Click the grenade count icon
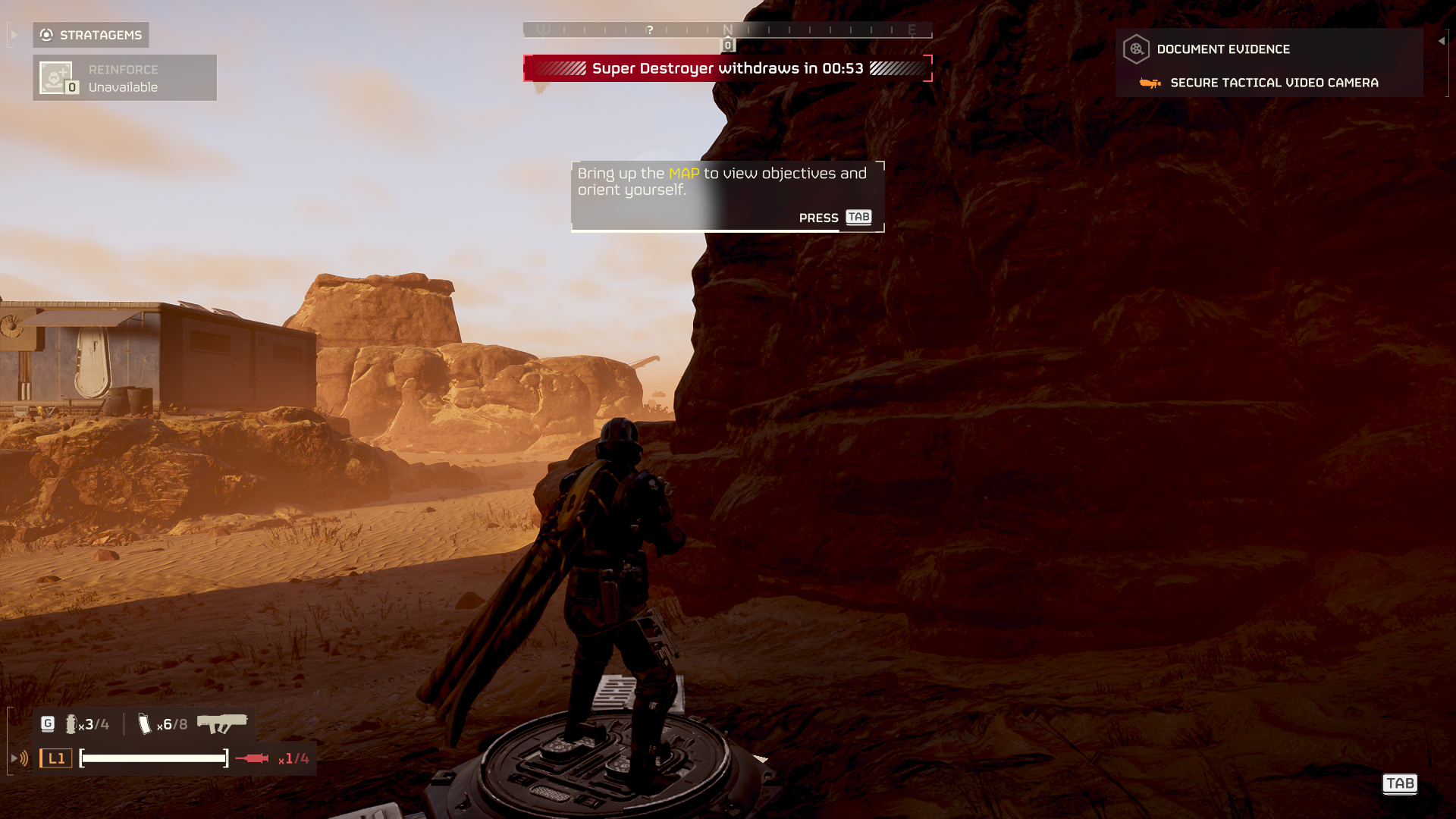This screenshot has width=1456, height=819. (x=71, y=724)
